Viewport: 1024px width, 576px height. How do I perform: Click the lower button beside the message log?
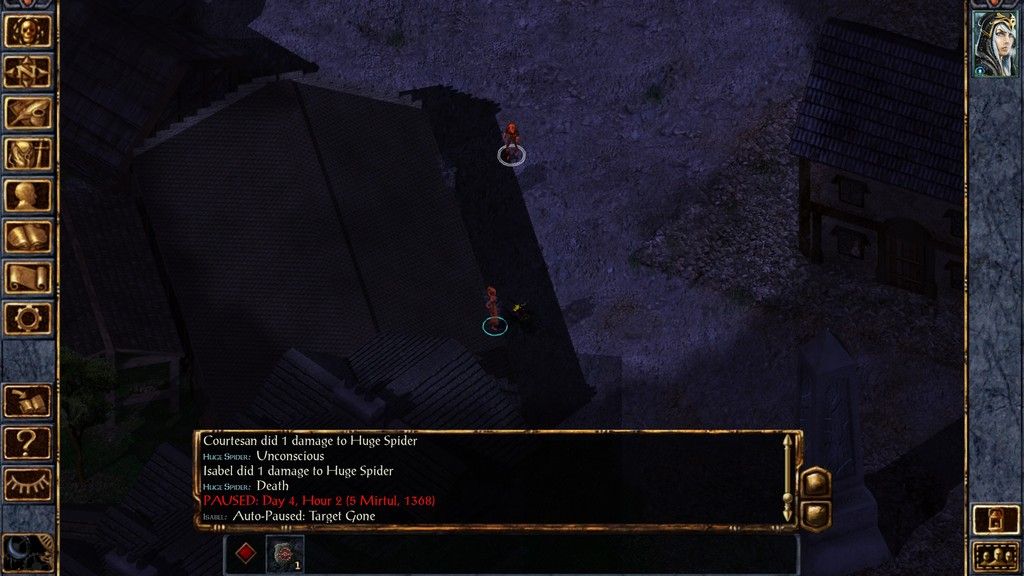pyautogui.click(x=816, y=514)
